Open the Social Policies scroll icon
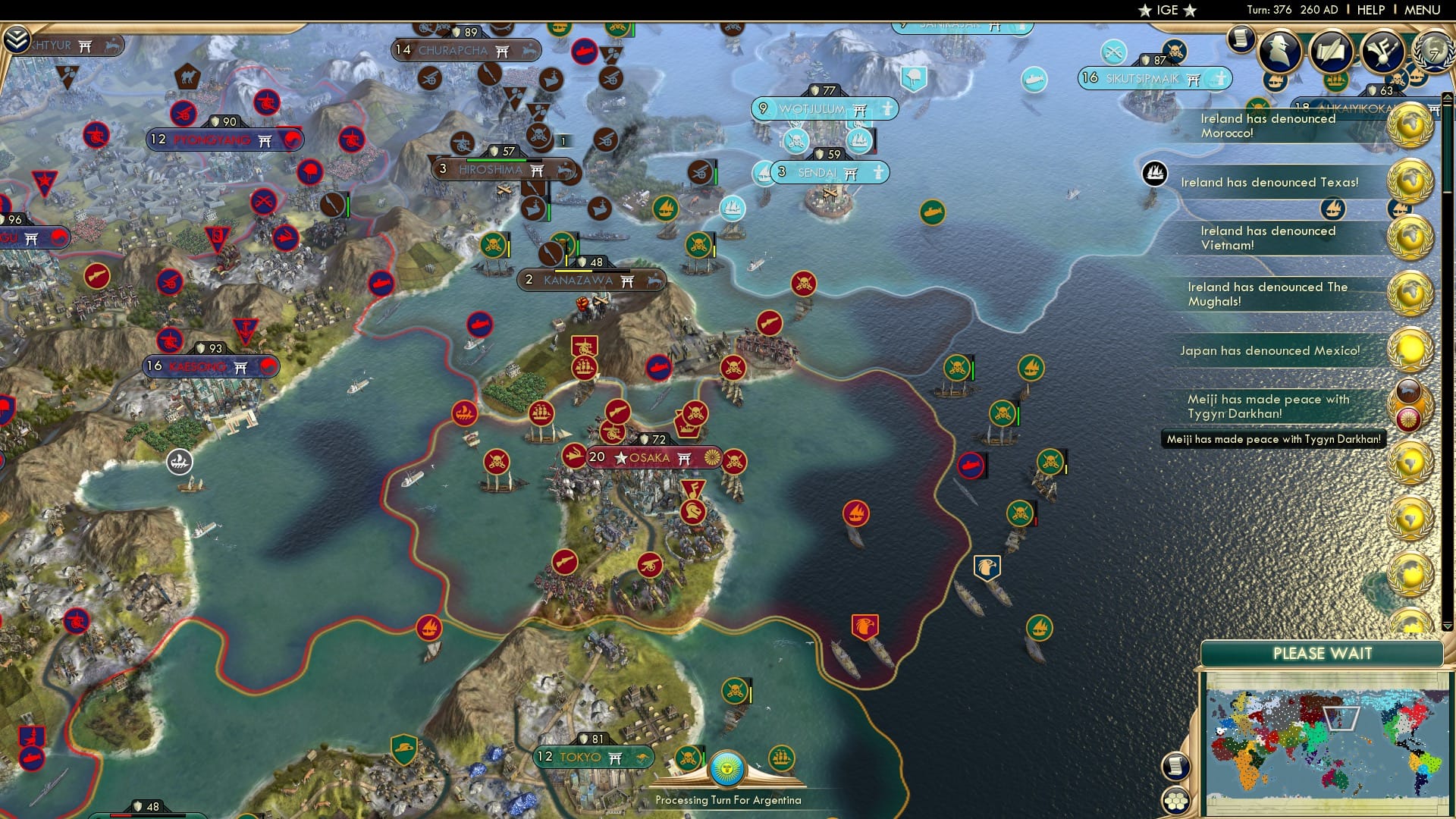This screenshot has height=819, width=1456. click(1331, 52)
